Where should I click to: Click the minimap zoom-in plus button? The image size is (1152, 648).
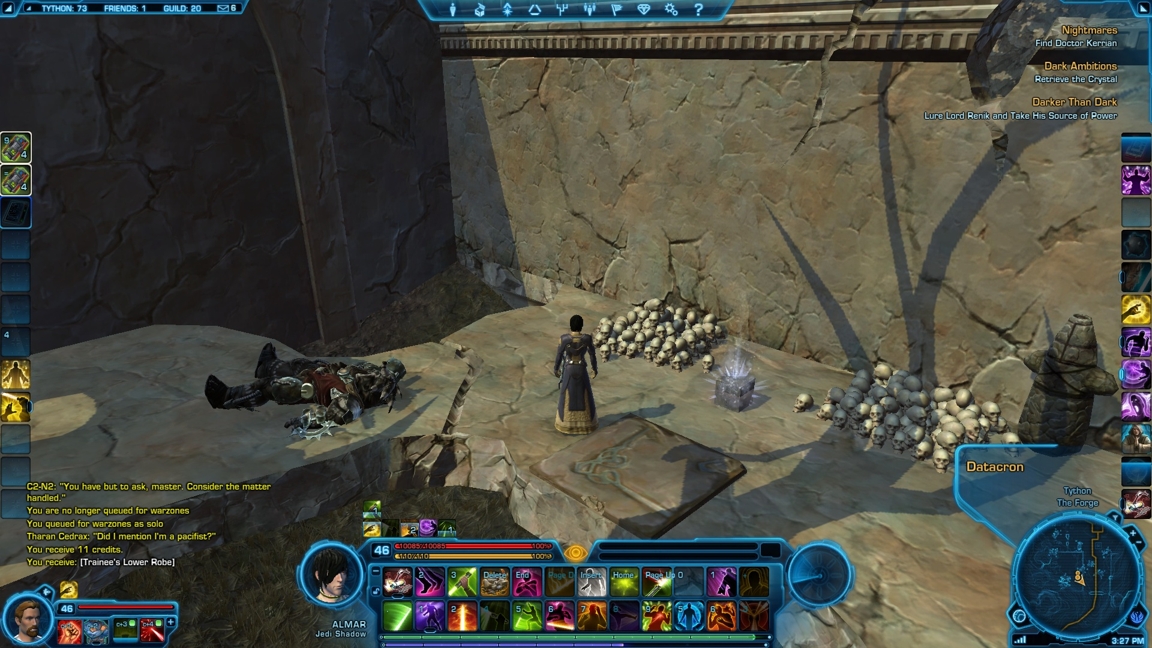(x=1133, y=535)
